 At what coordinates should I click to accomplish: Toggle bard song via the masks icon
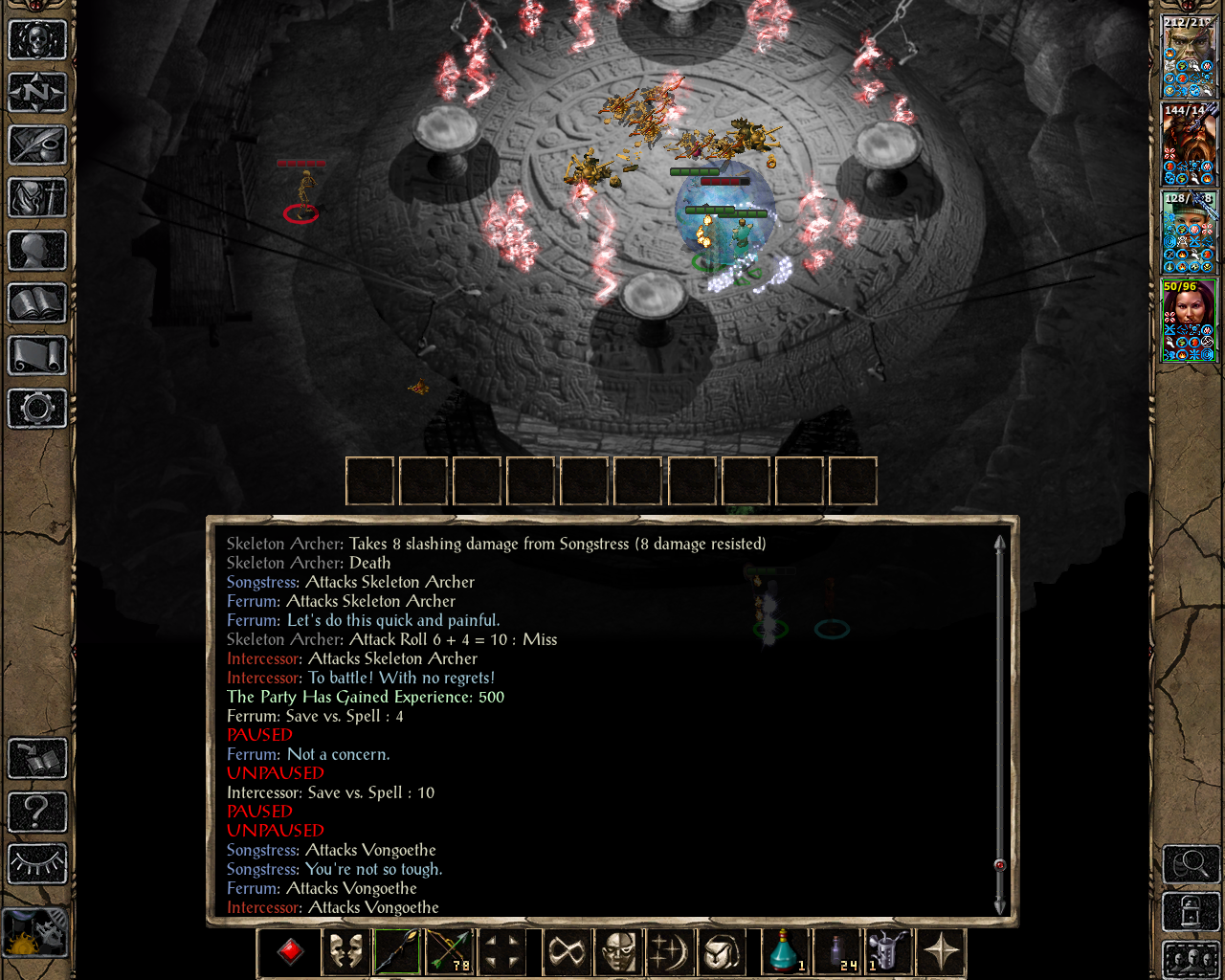point(344,952)
